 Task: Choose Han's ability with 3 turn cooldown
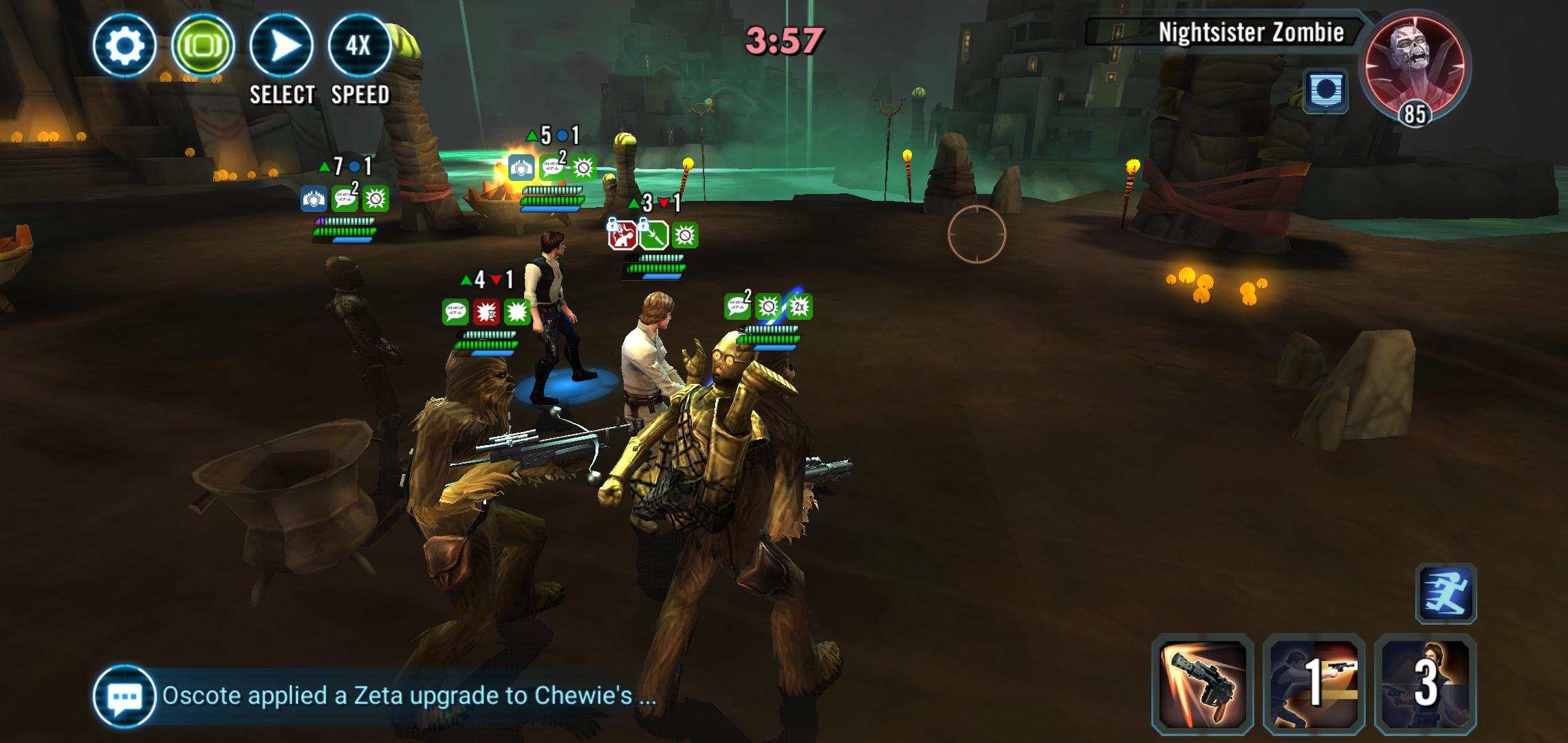(1425, 682)
